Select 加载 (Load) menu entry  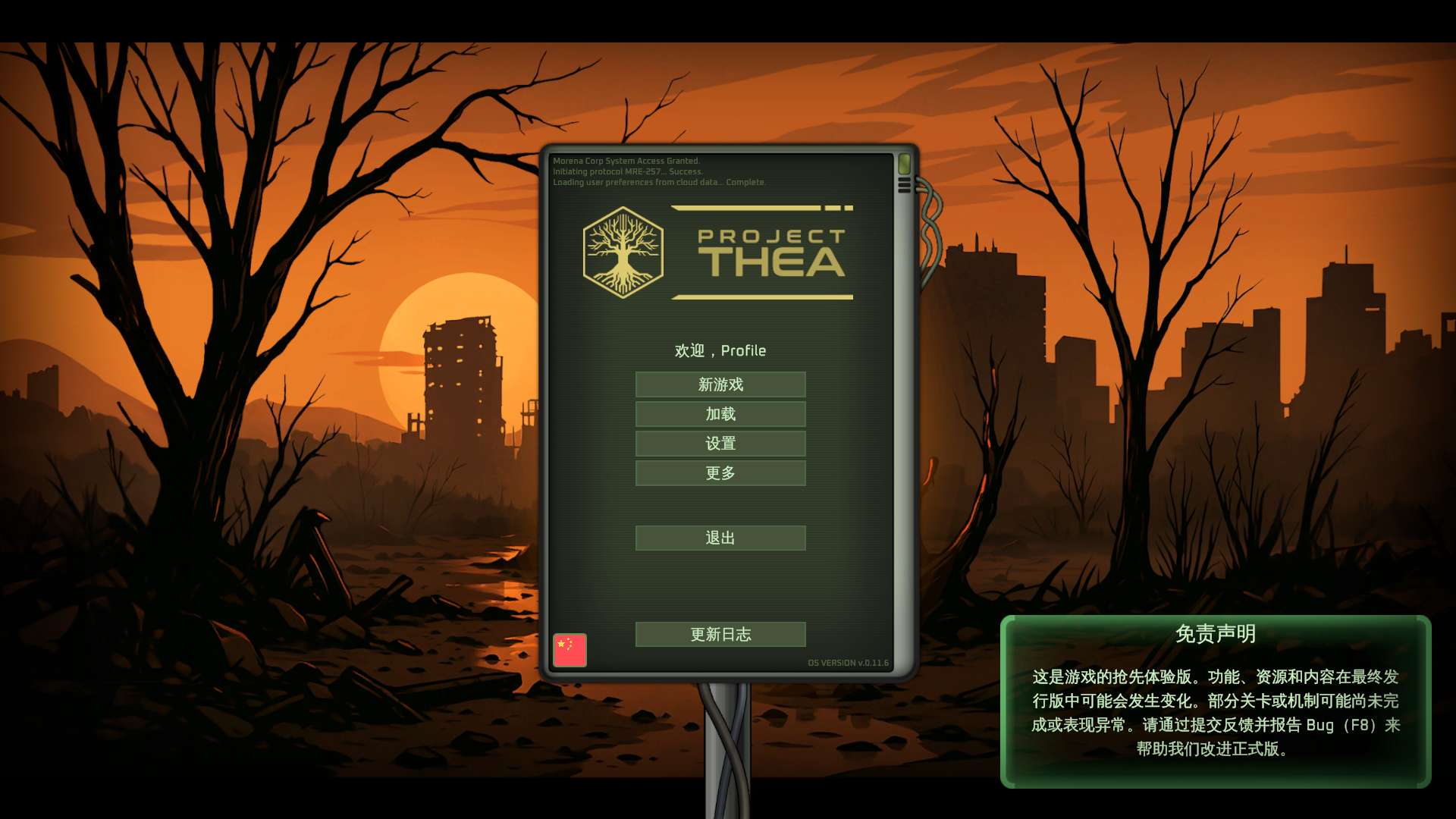720,414
